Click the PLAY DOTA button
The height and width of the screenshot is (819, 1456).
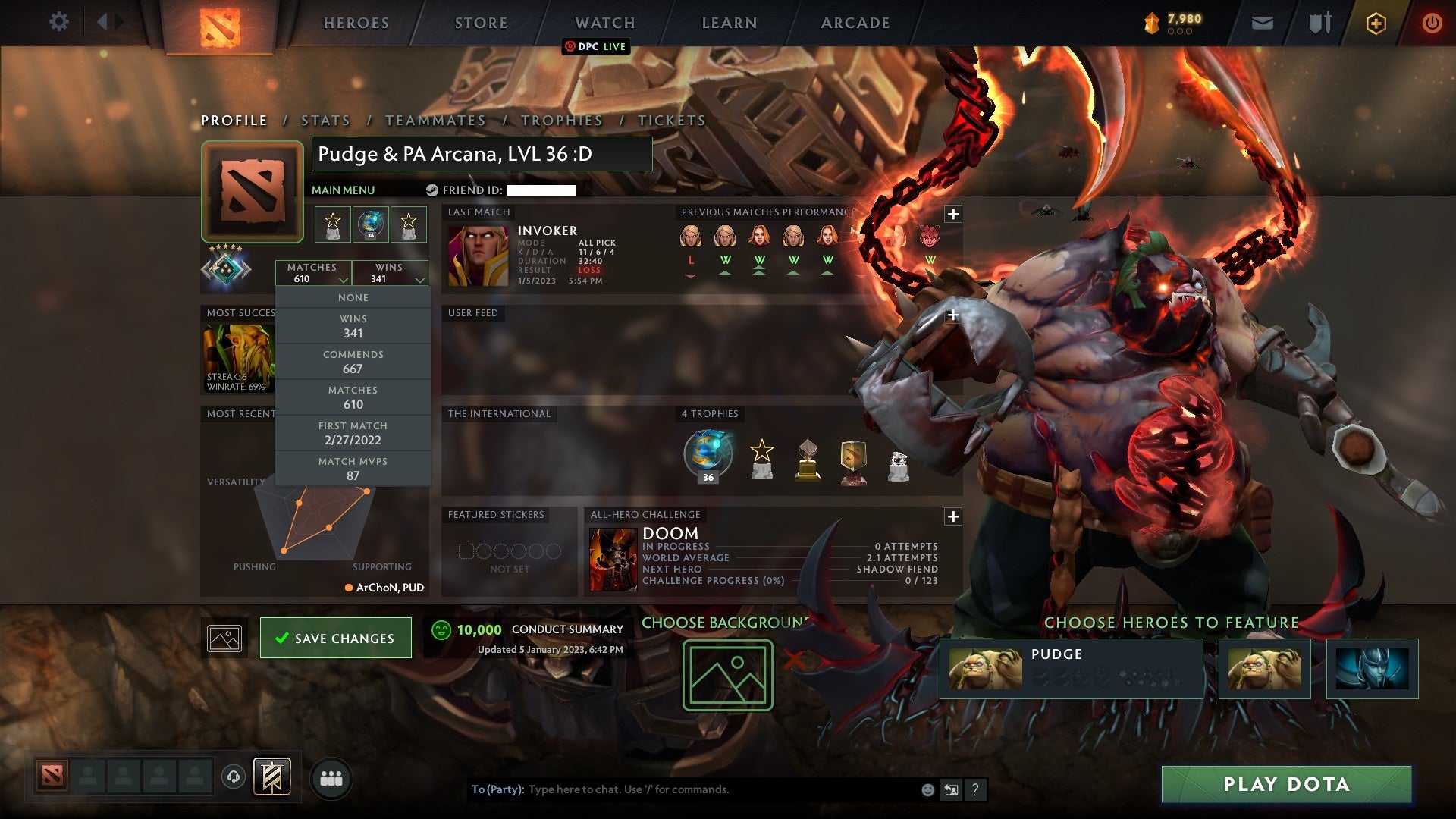tap(1284, 784)
